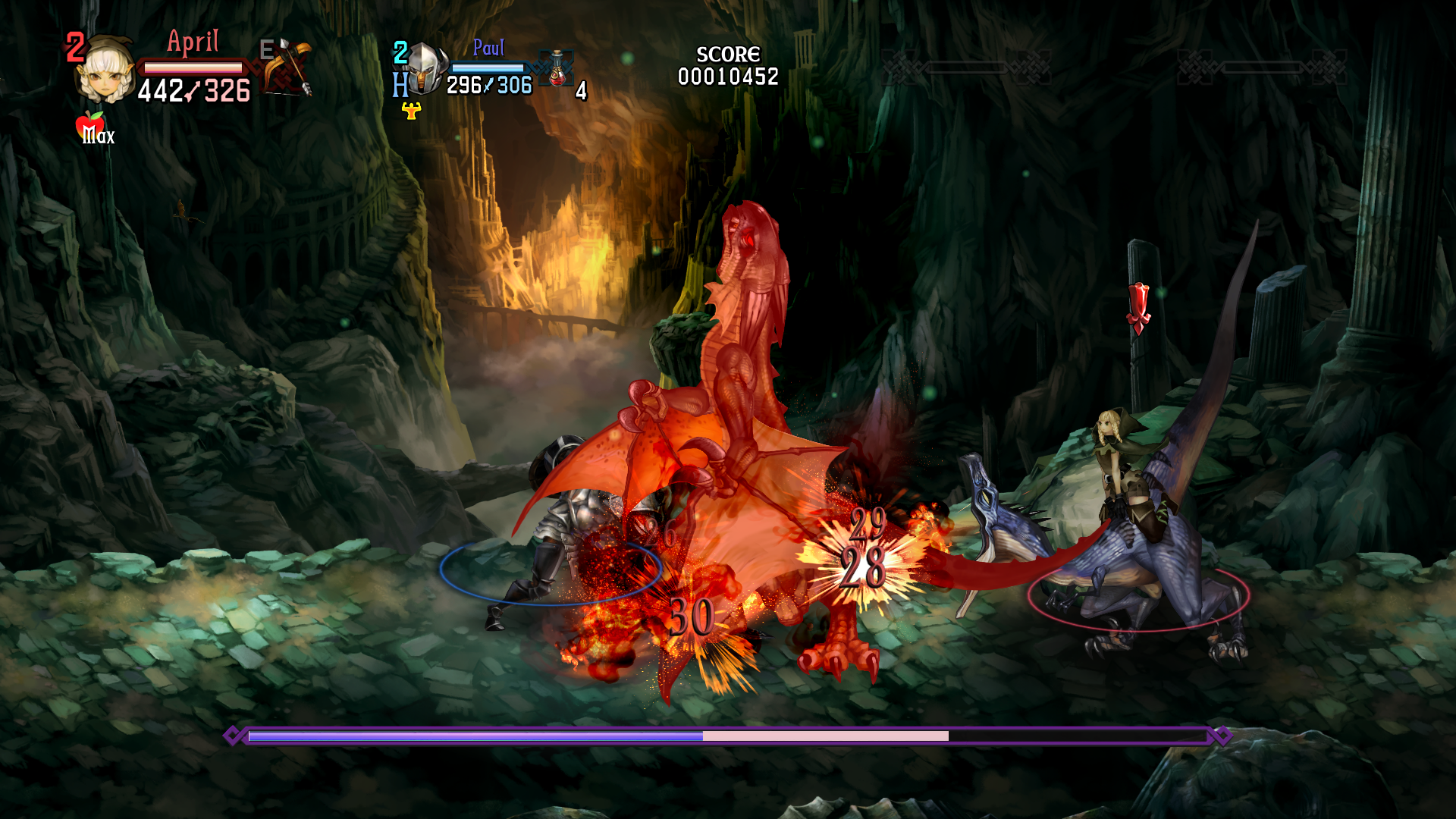Select April's elf character portrait
The image size is (1456, 819).
[106, 71]
